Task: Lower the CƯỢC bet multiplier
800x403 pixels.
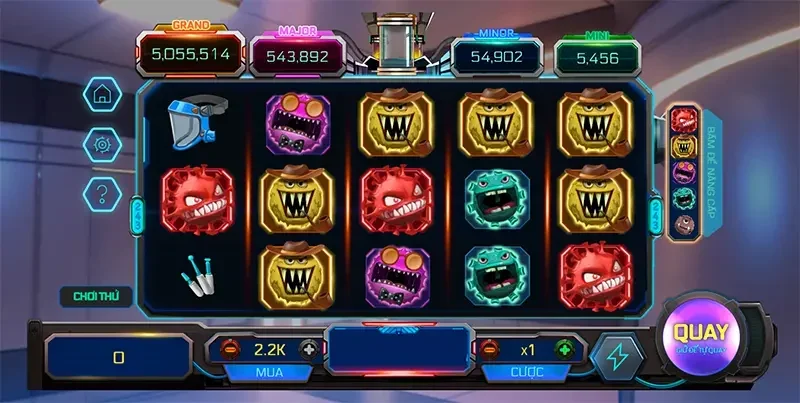Action: tap(491, 350)
